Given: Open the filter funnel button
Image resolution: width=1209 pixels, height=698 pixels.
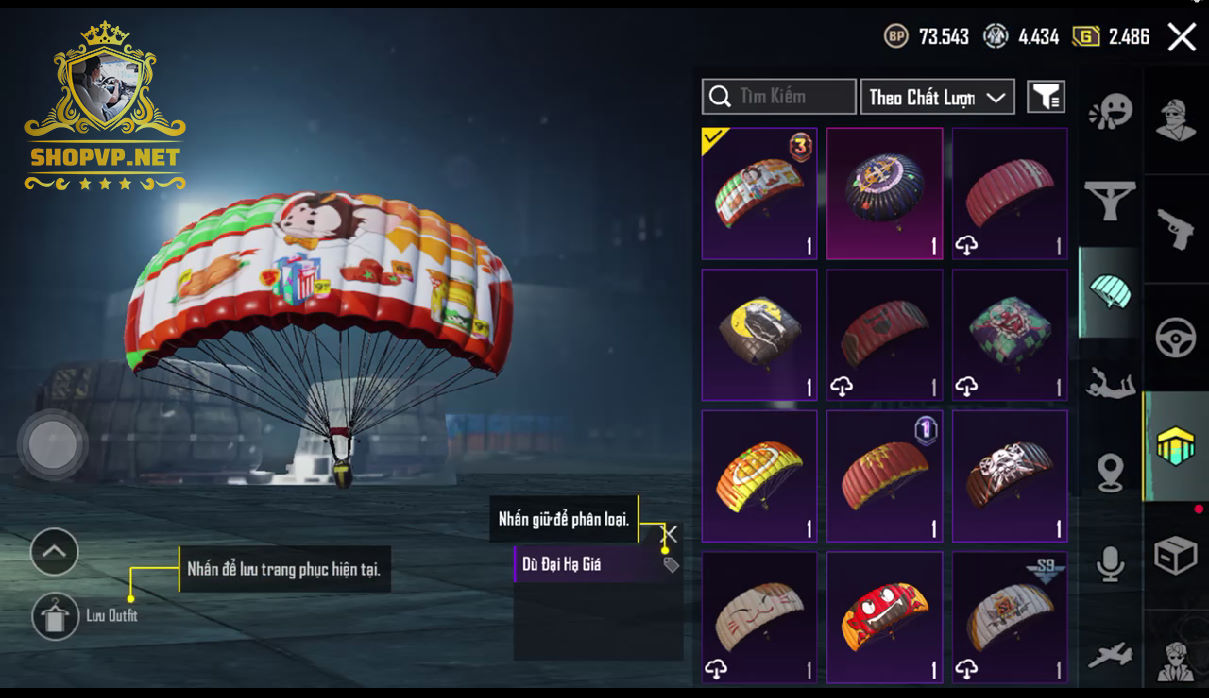Looking at the screenshot, I should tap(1046, 97).
